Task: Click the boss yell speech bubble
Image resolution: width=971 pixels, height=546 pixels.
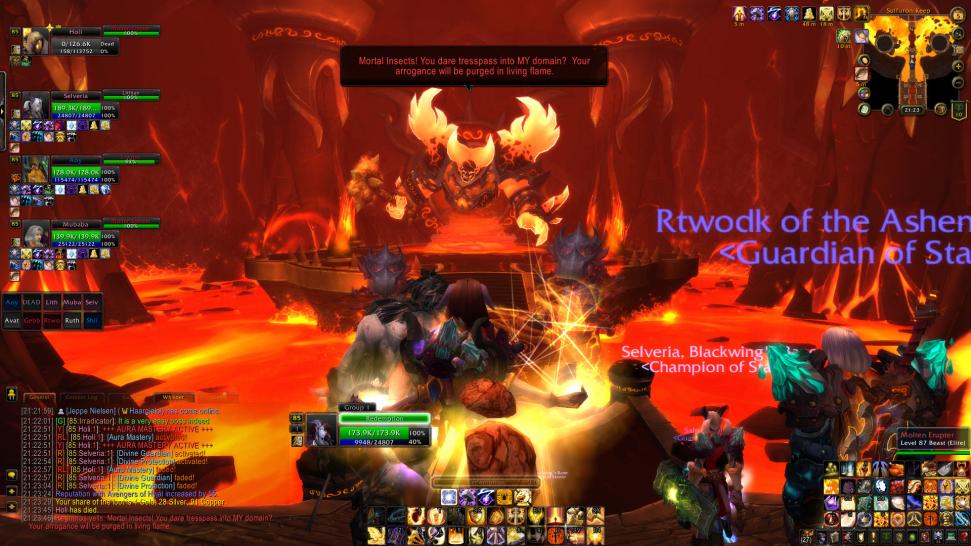Action: click(473, 66)
